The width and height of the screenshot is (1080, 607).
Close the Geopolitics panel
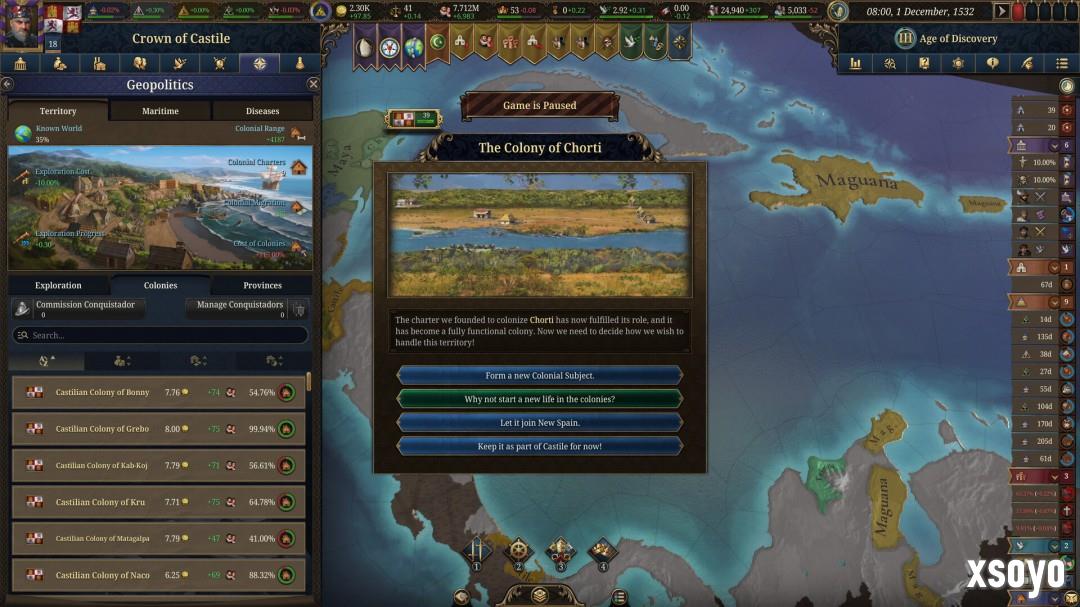pyautogui.click(x=313, y=85)
